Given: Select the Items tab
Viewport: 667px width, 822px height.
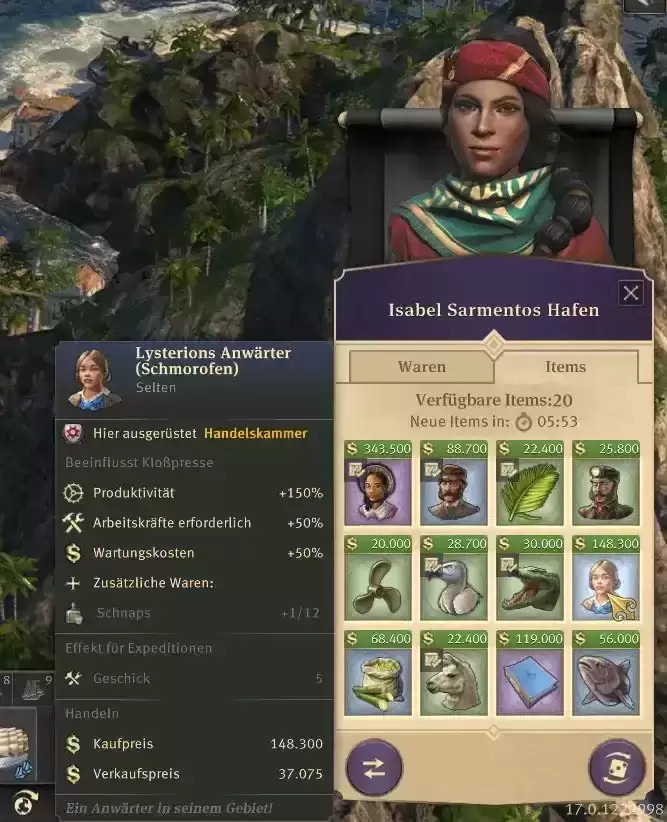Looking at the screenshot, I should pyautogui.click(x=566, y=367).
